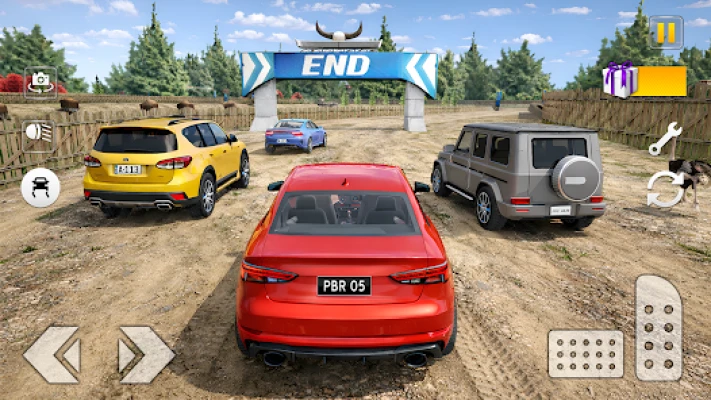Hit the brake pedal
This screenshot has width=711, height=400.
pyautogui.click(x=585, y=354)
